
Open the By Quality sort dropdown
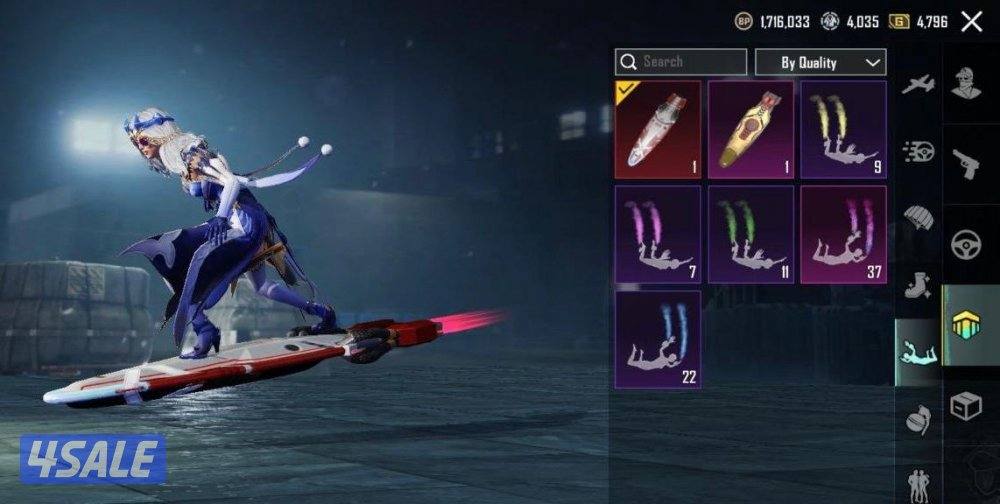point(820,62)
